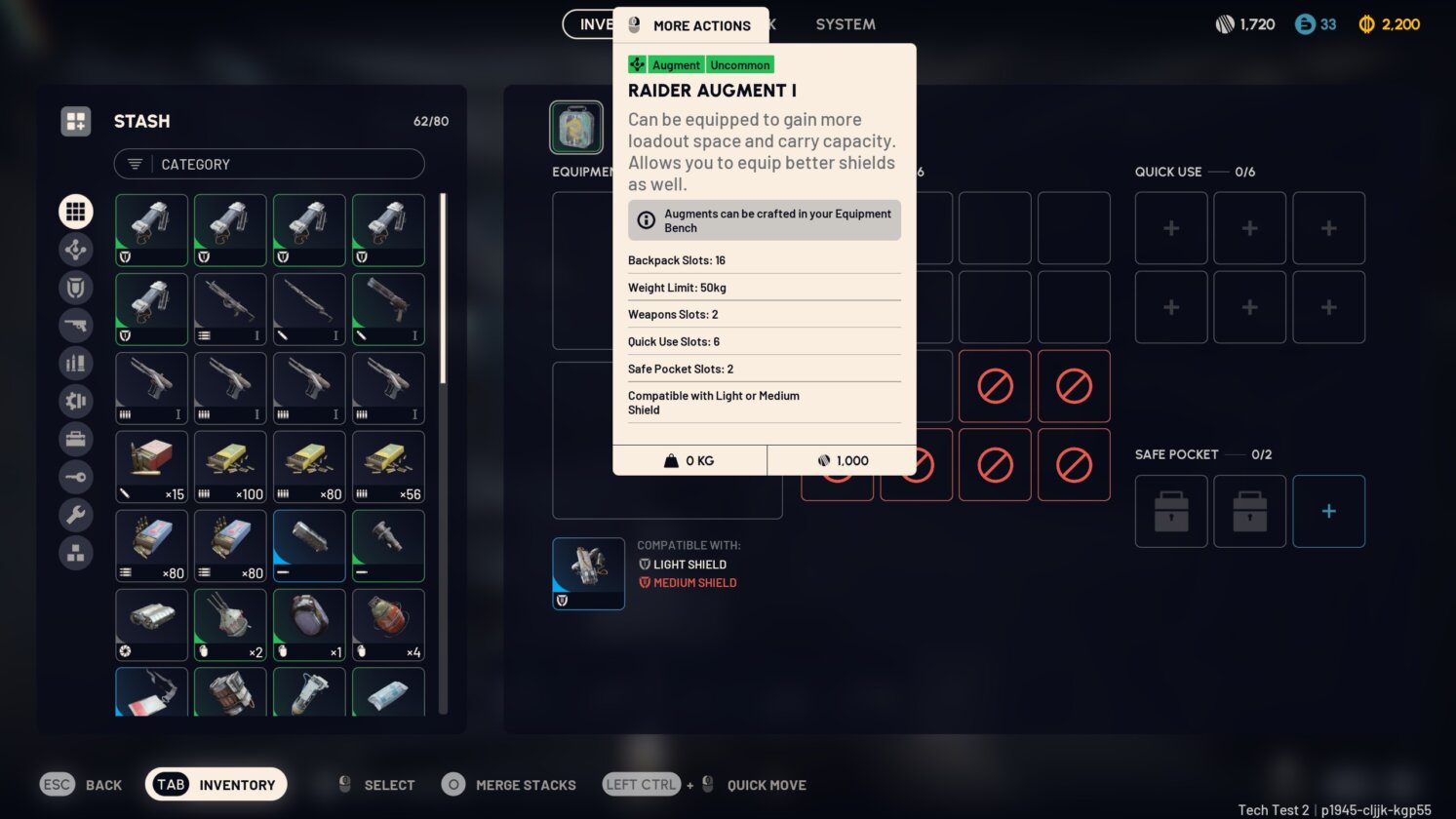
Task: Select the grid category filter in the stash sidebar
Action: (76, 211)
